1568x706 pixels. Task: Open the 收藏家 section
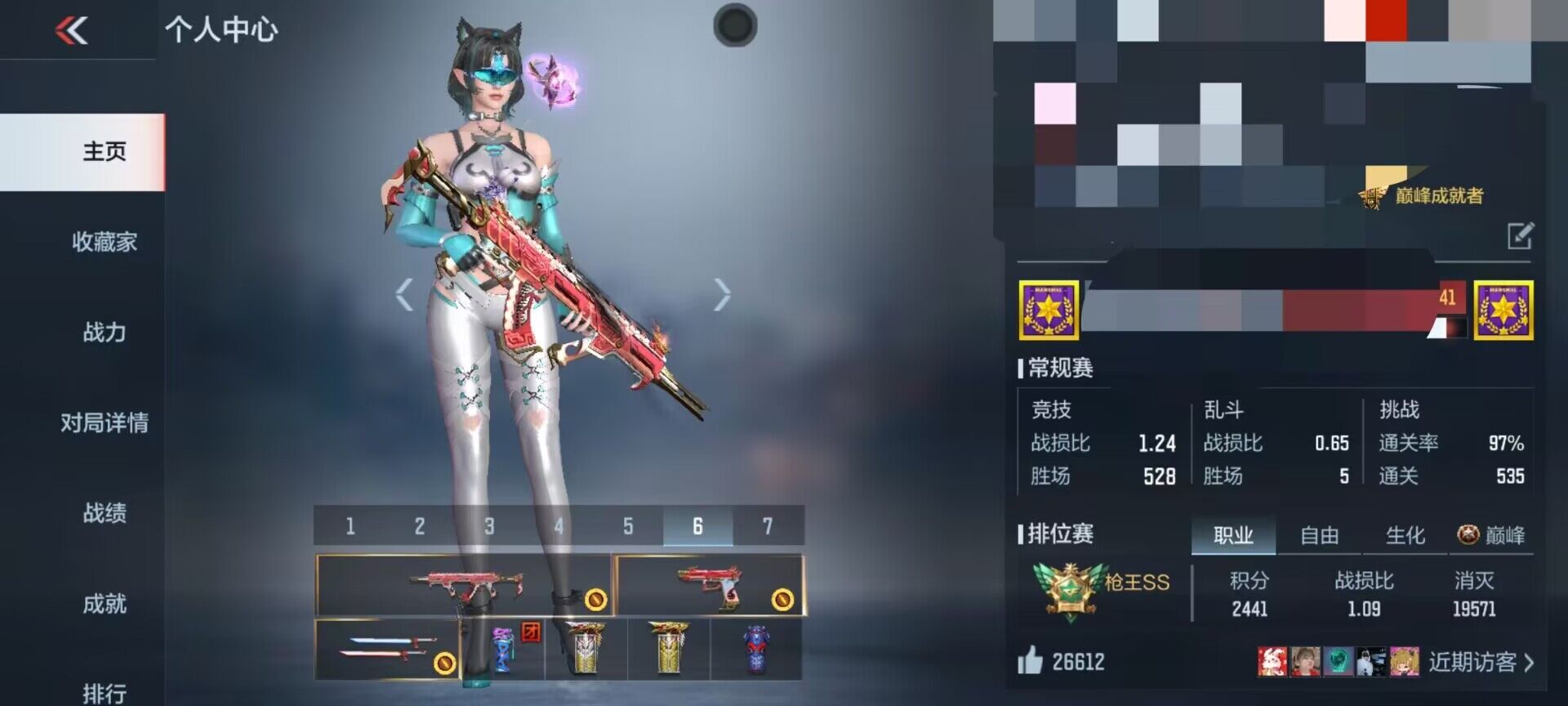tap(104, 242)
